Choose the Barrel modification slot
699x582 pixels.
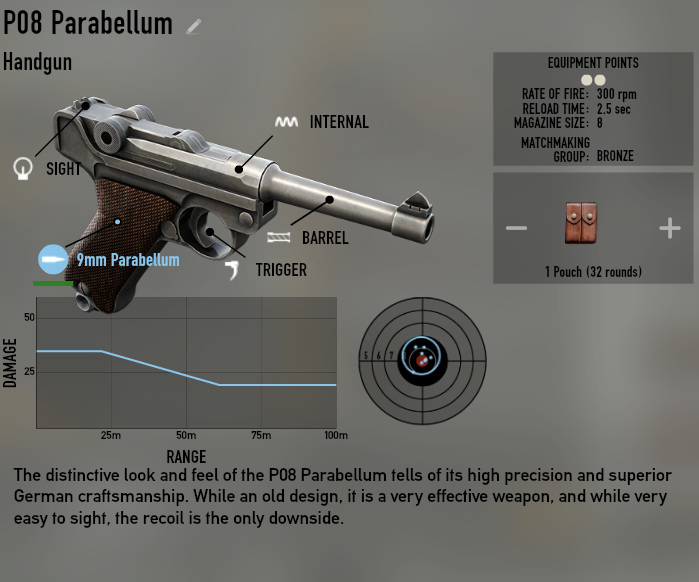pos(280,238)
